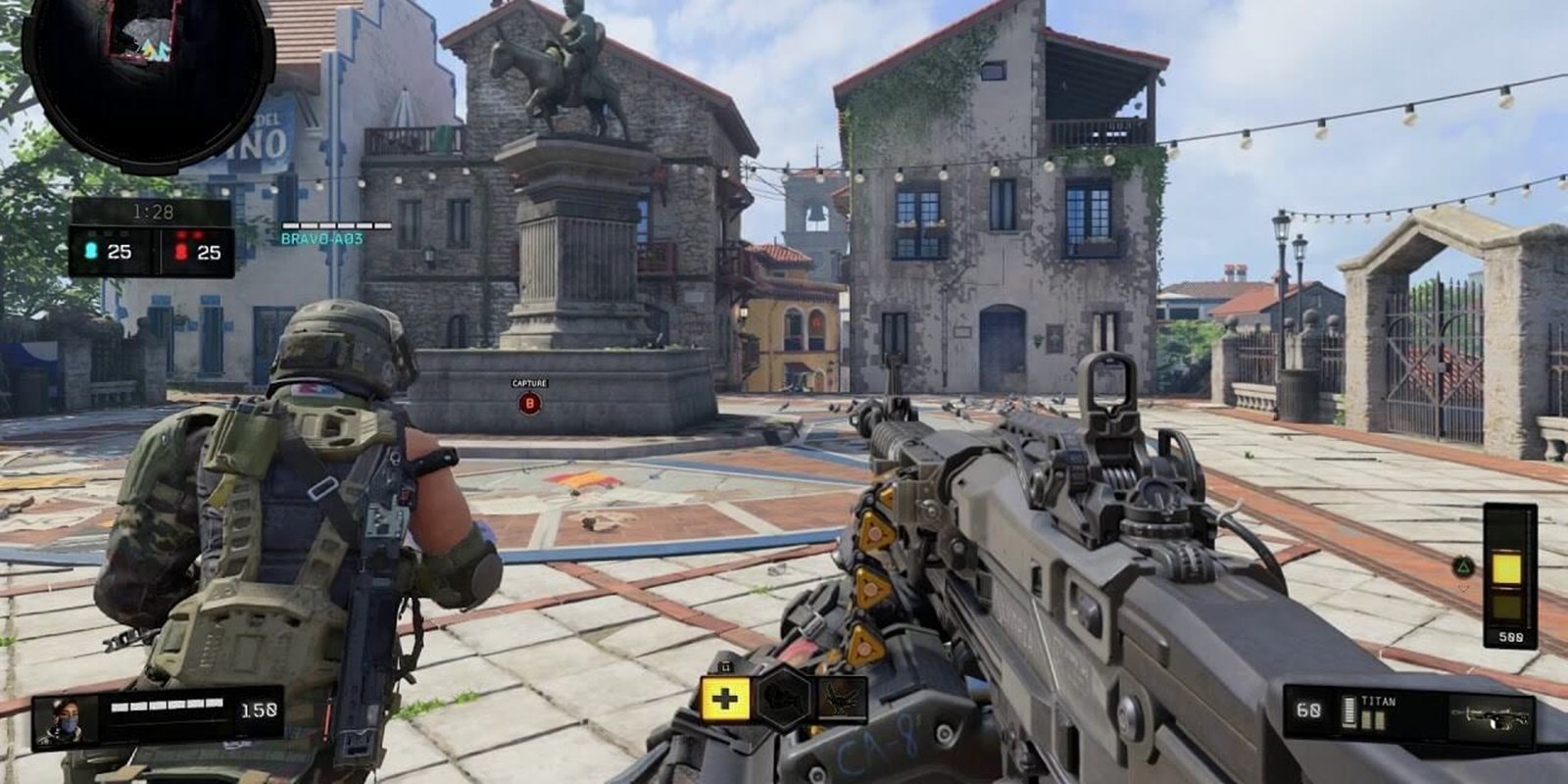Toggle the highlighted yellow scorestreak slot

tap(1506, 566)
